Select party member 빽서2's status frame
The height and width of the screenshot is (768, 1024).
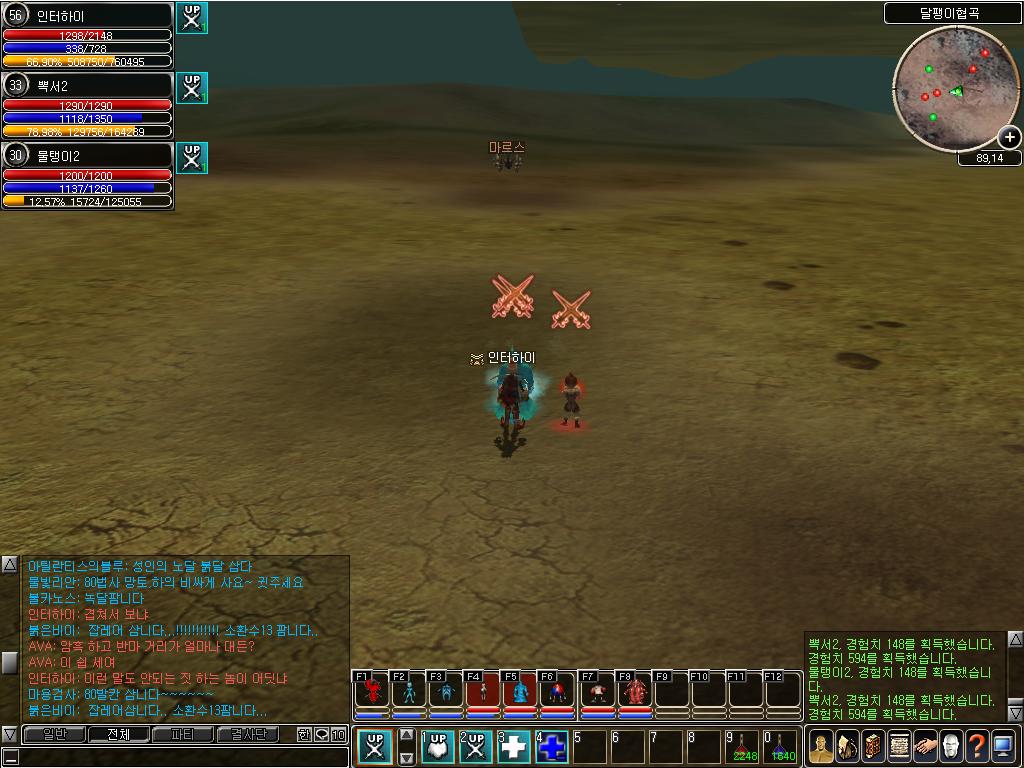coord(88,104)
